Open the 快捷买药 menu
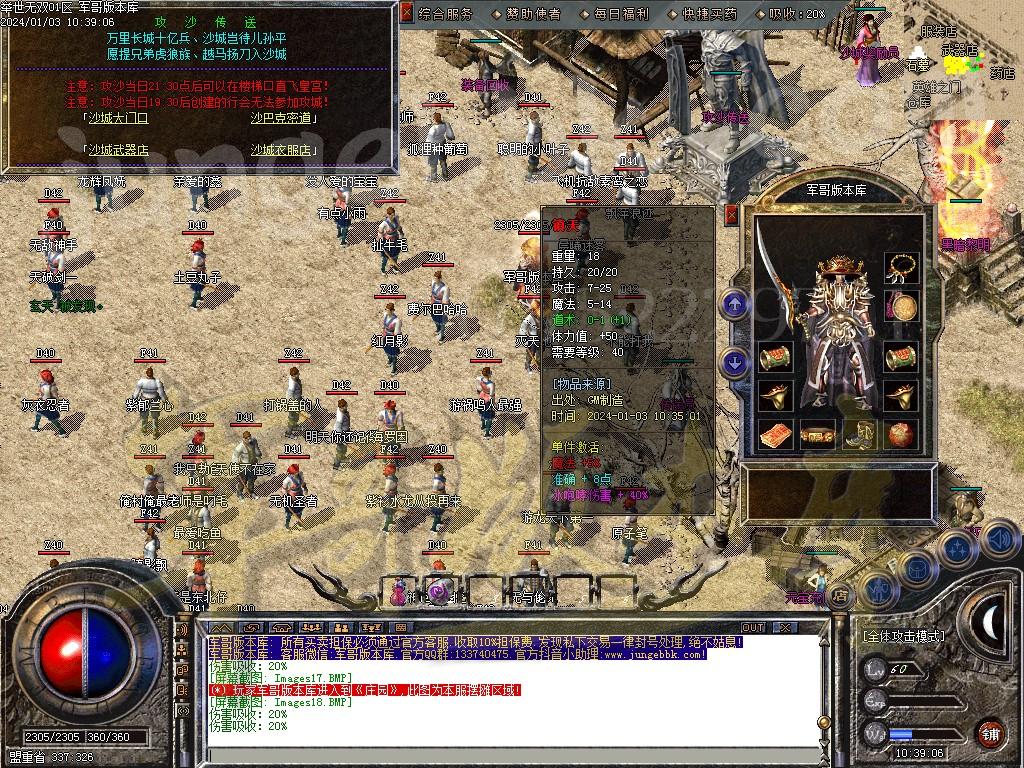 coord(710,14)
